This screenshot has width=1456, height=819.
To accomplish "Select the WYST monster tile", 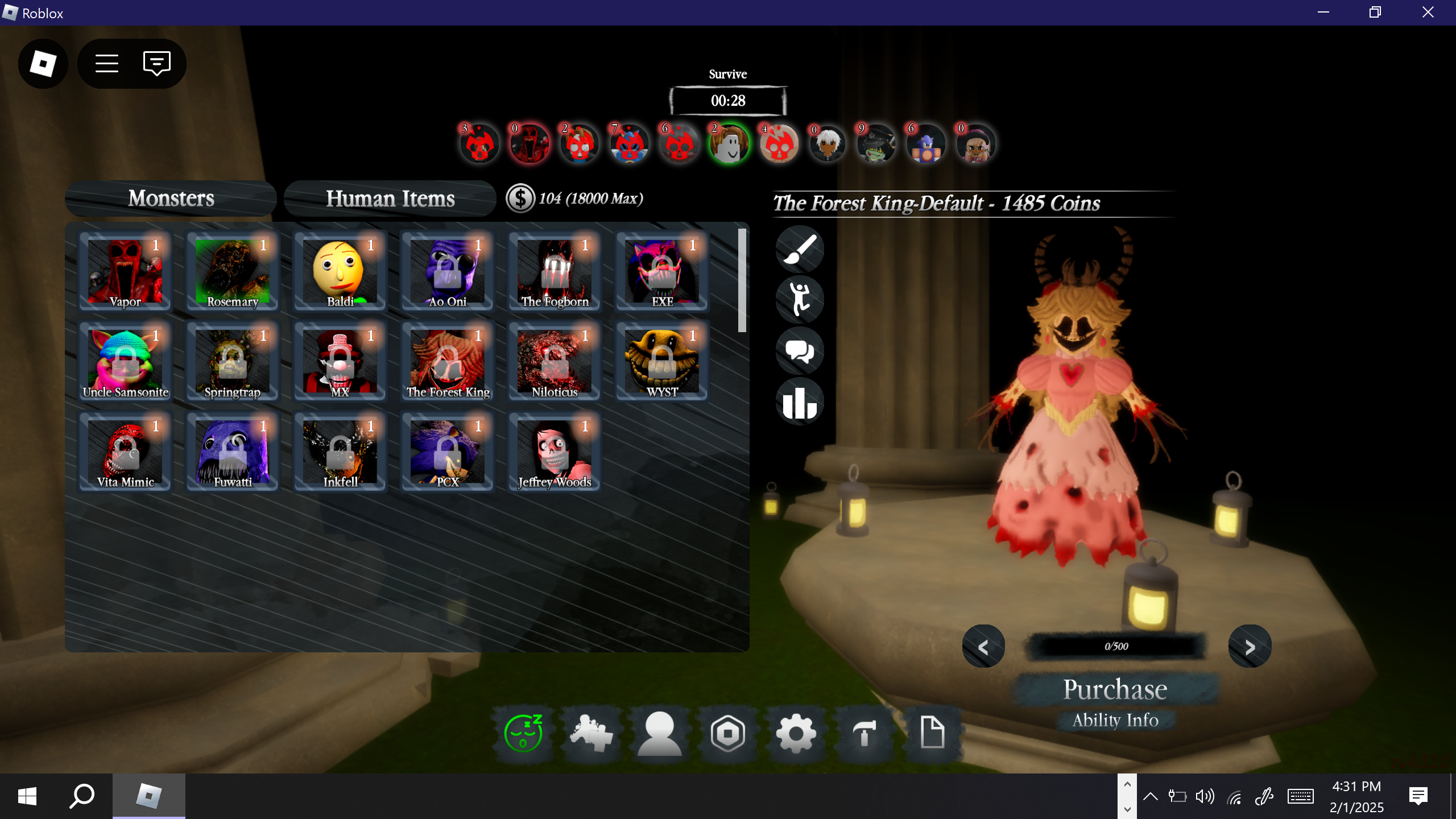I will 662,362.
